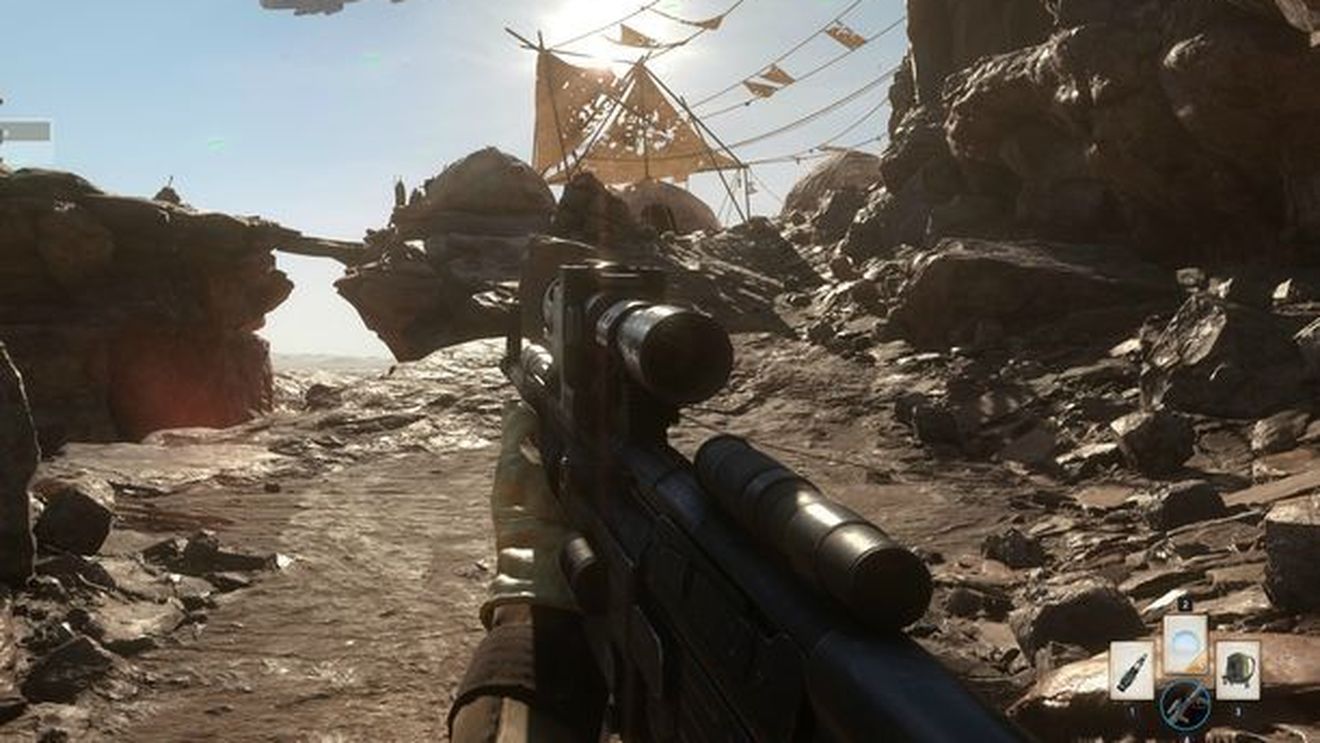Click the crossed-out blaster weapon icon

click(x=1185, y=708)
